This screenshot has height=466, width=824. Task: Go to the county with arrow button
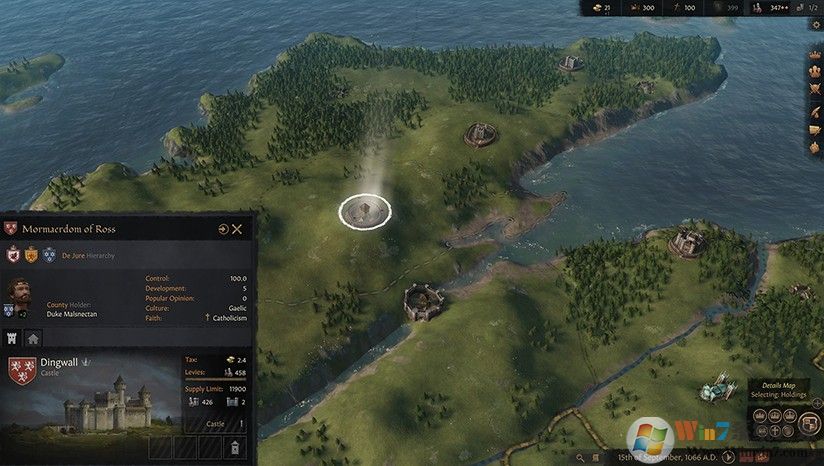click(223, 229)
